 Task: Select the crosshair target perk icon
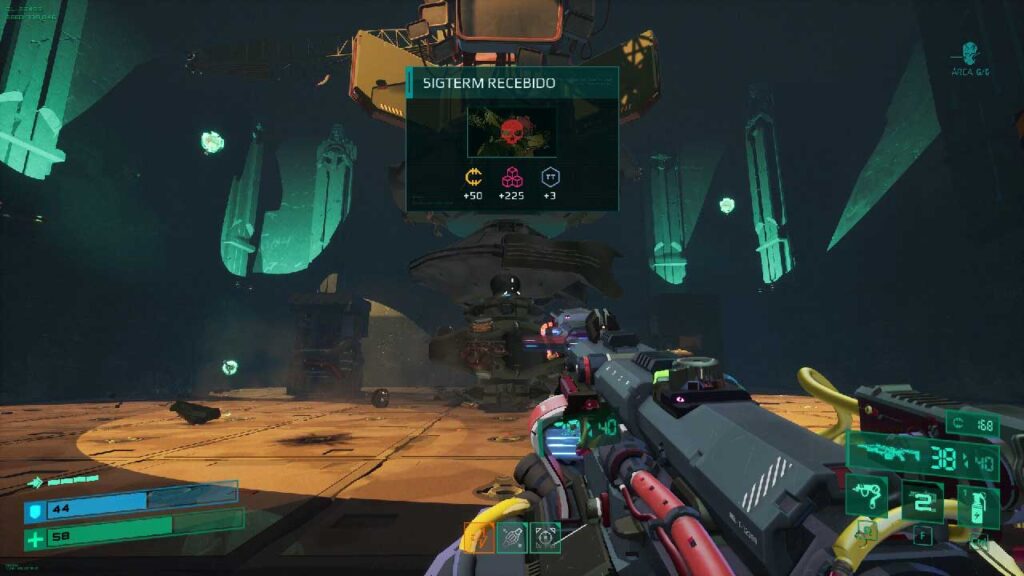click(x=545, y=538)
